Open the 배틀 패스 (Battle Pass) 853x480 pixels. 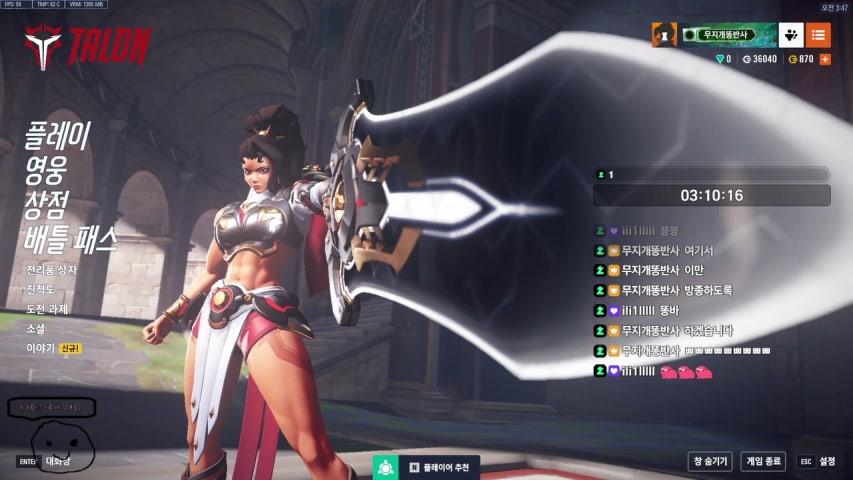[71, 240]
